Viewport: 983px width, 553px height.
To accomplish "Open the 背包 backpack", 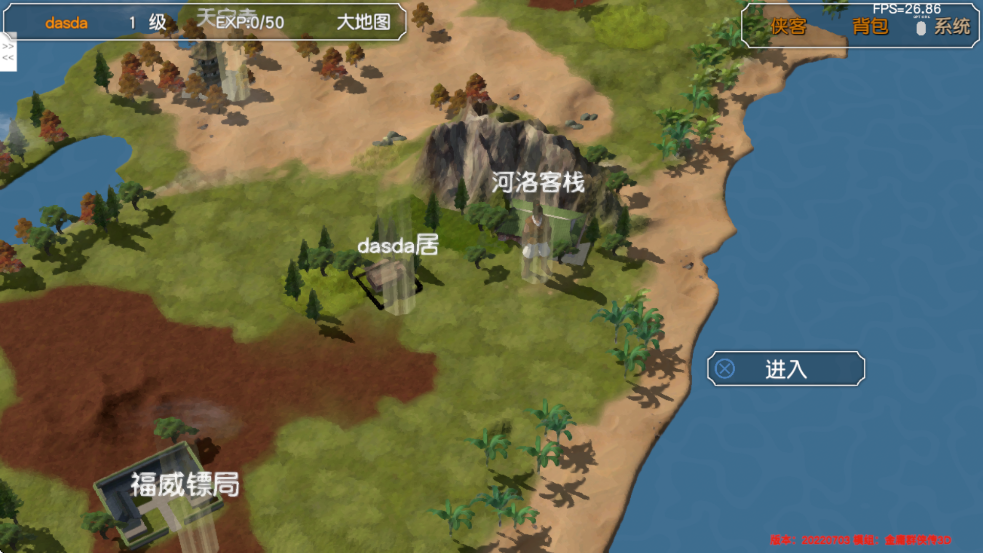I will point(870,27).
